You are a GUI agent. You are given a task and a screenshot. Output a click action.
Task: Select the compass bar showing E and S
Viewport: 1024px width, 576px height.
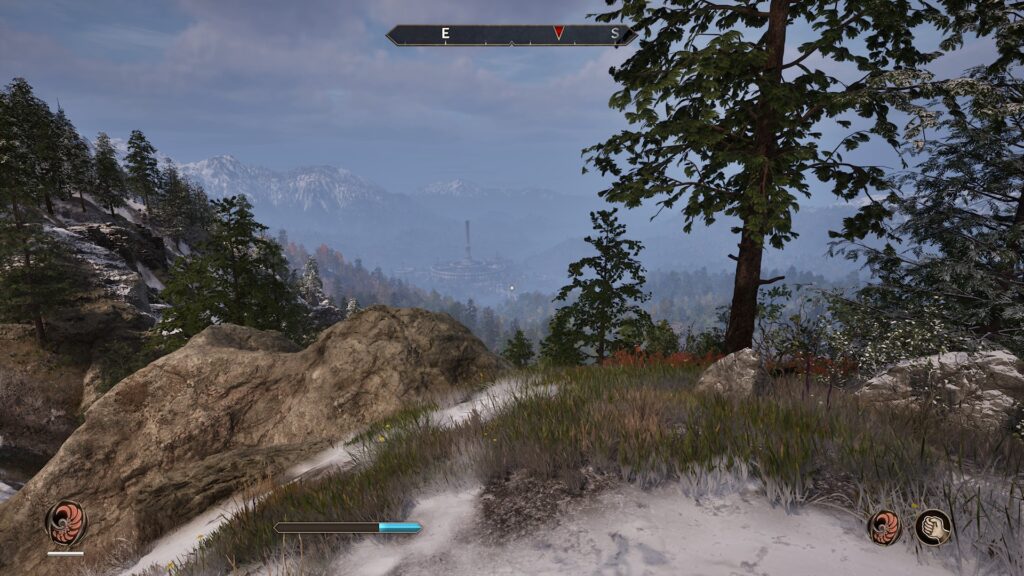coord(510,35)
